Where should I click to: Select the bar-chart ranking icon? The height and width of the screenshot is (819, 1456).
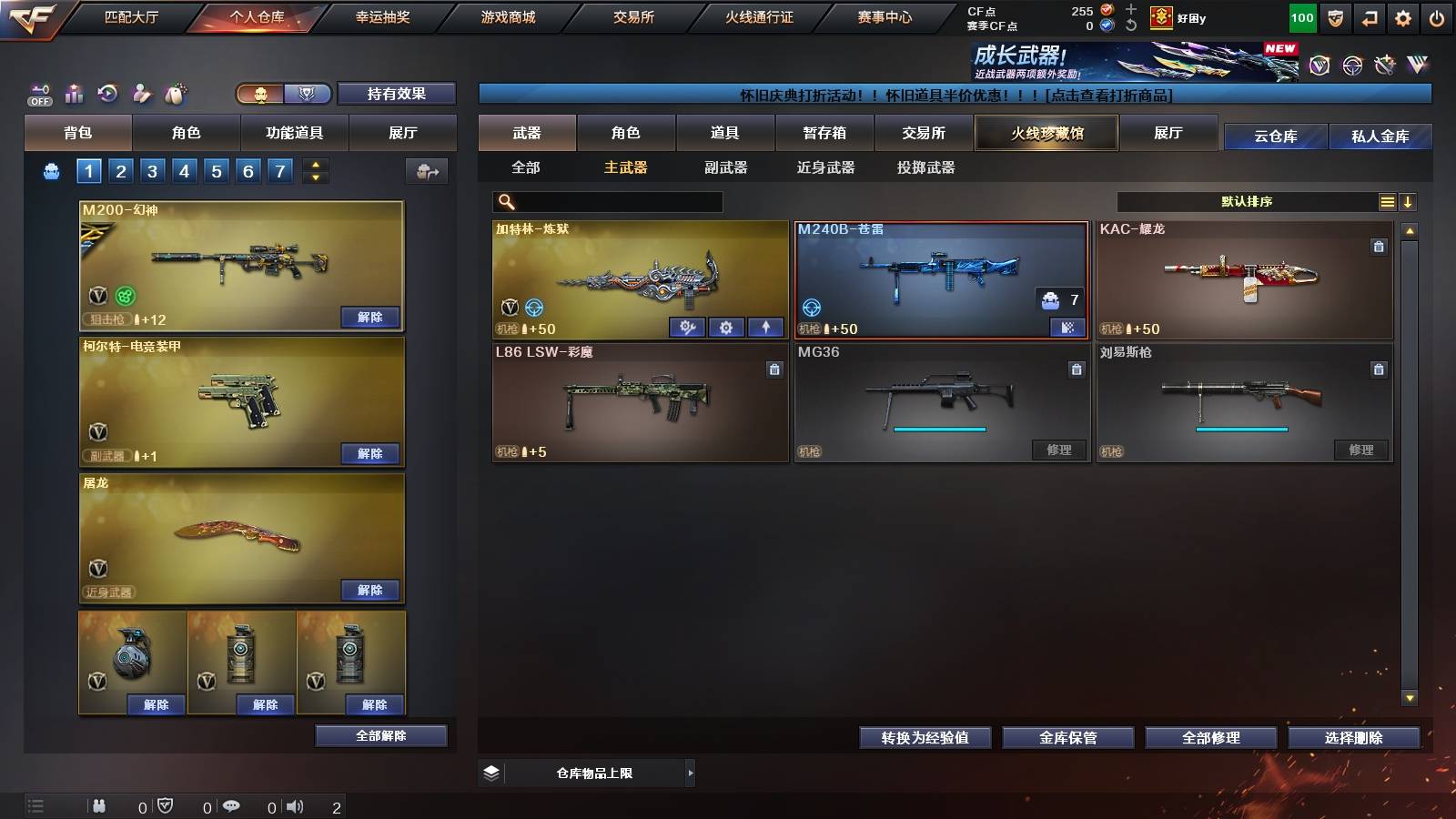coord(73,93)
